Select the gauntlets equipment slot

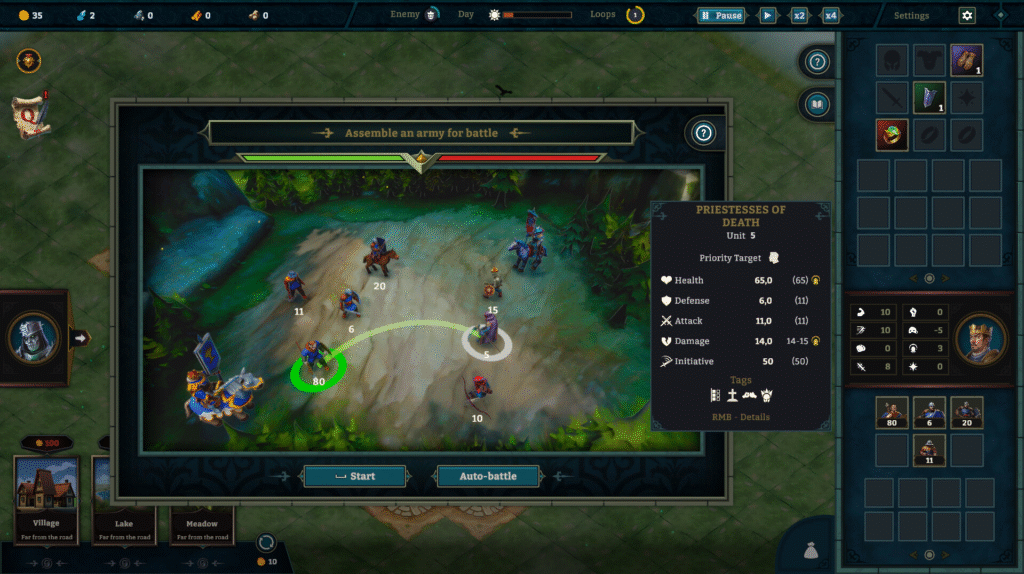966,60
